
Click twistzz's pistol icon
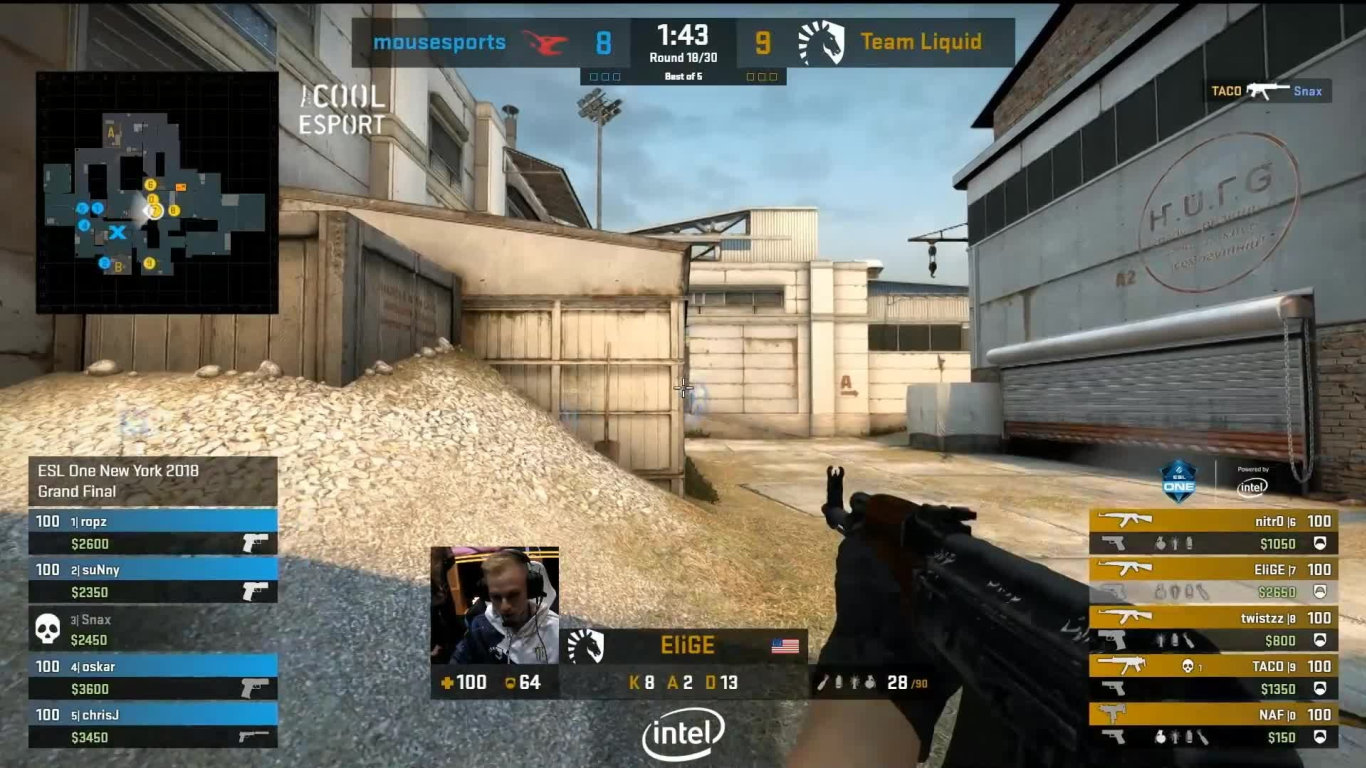click(1110, 640)
